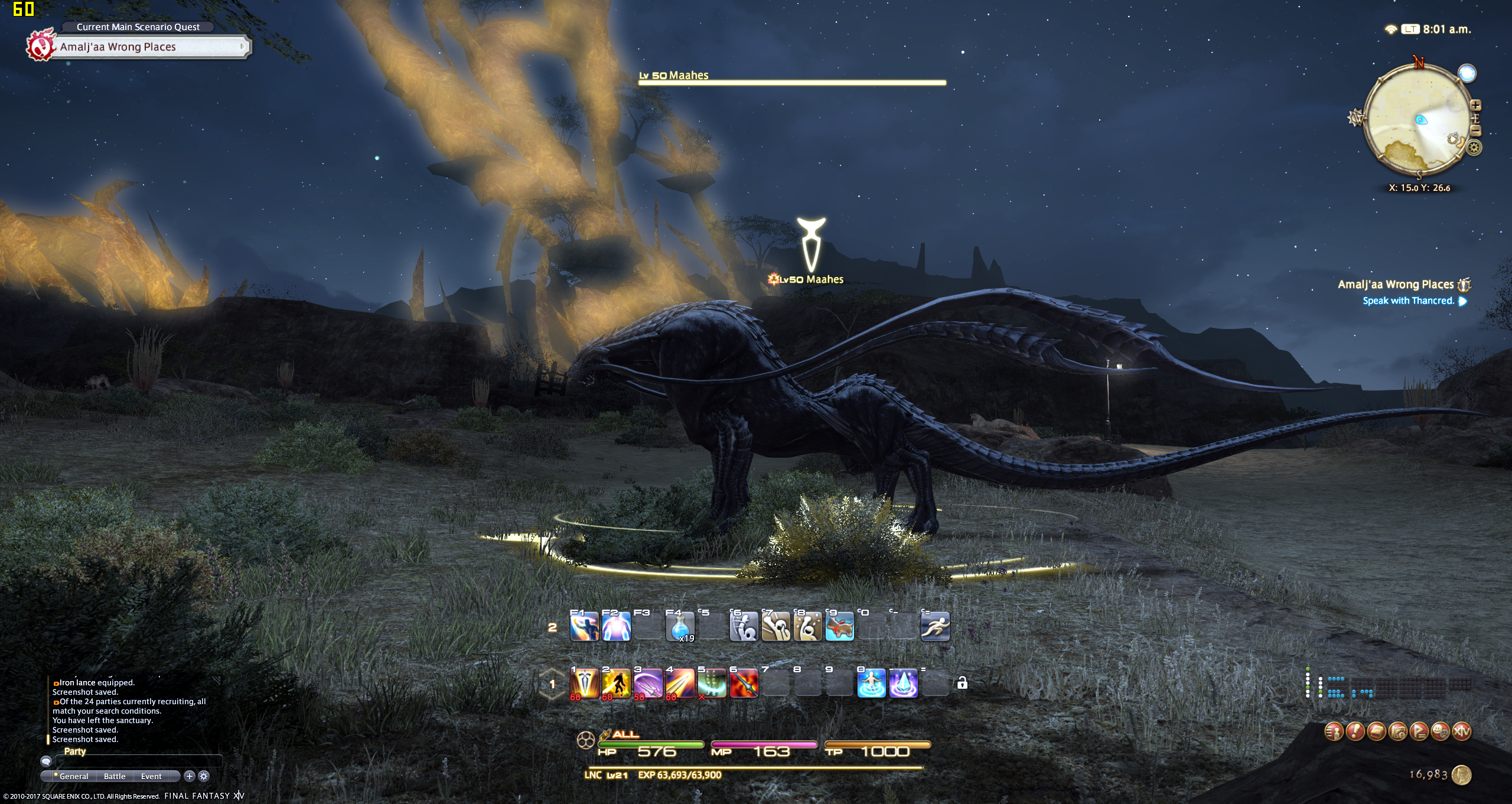The height and width of the screenshot is (804, 1512).
Task: Zoom in on the minimap
Action: pyautogui.click(x=1475, y=106)
